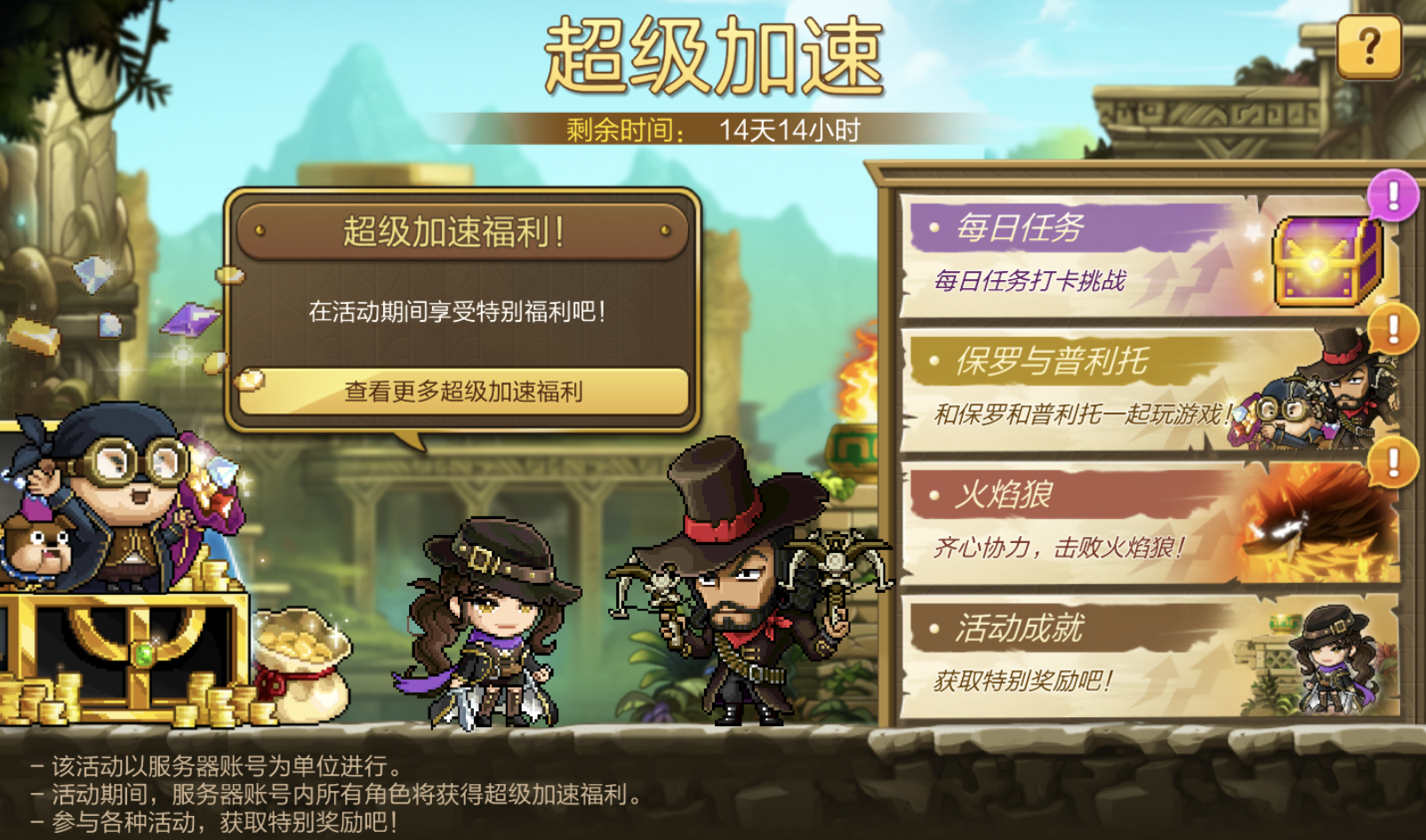The image size is (1426, 840).
Task: Click the flaming wolf icon in 火焰狼 entry
Action: (1325, 526)
